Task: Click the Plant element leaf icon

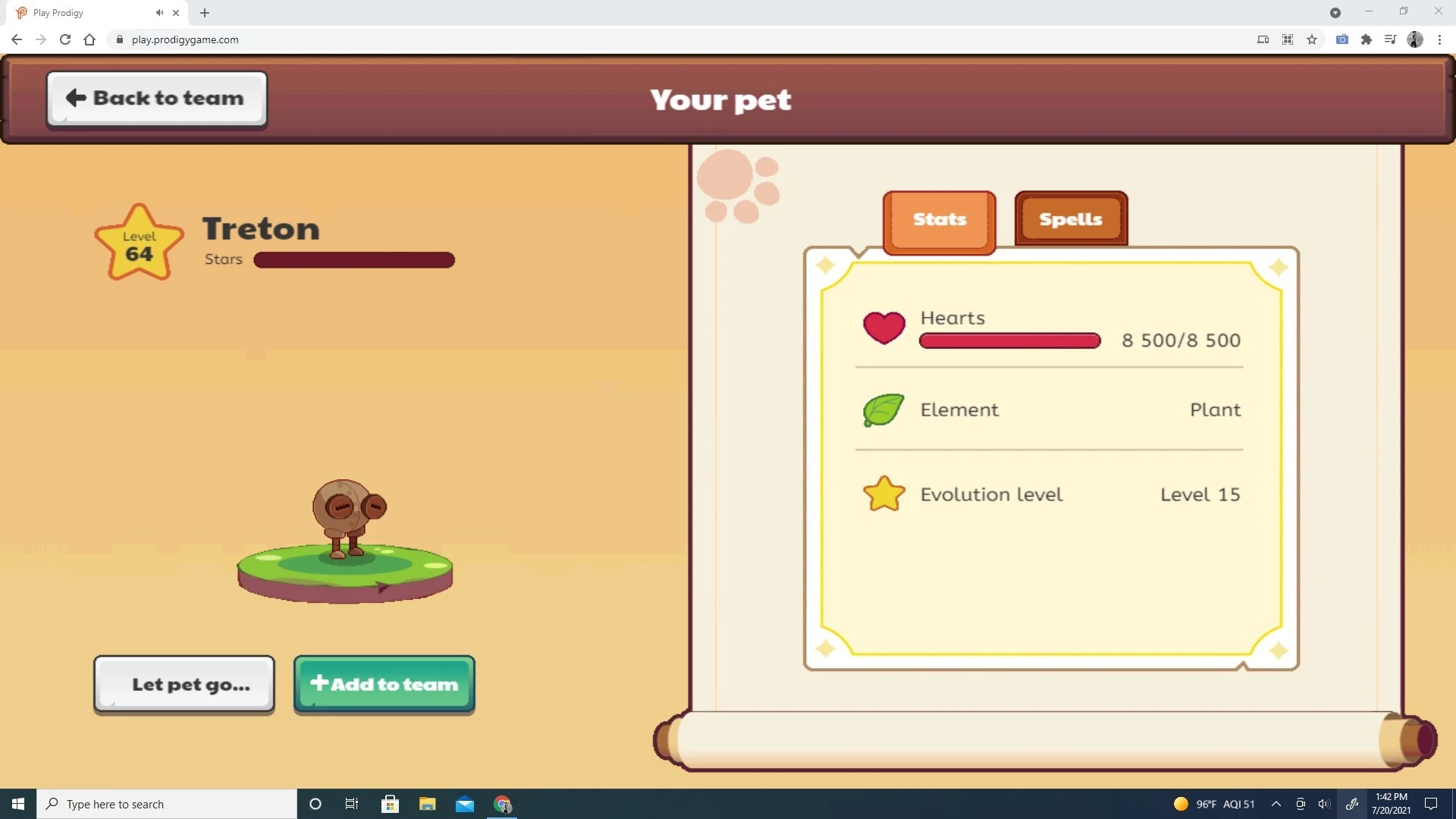Action: [883, 410]
